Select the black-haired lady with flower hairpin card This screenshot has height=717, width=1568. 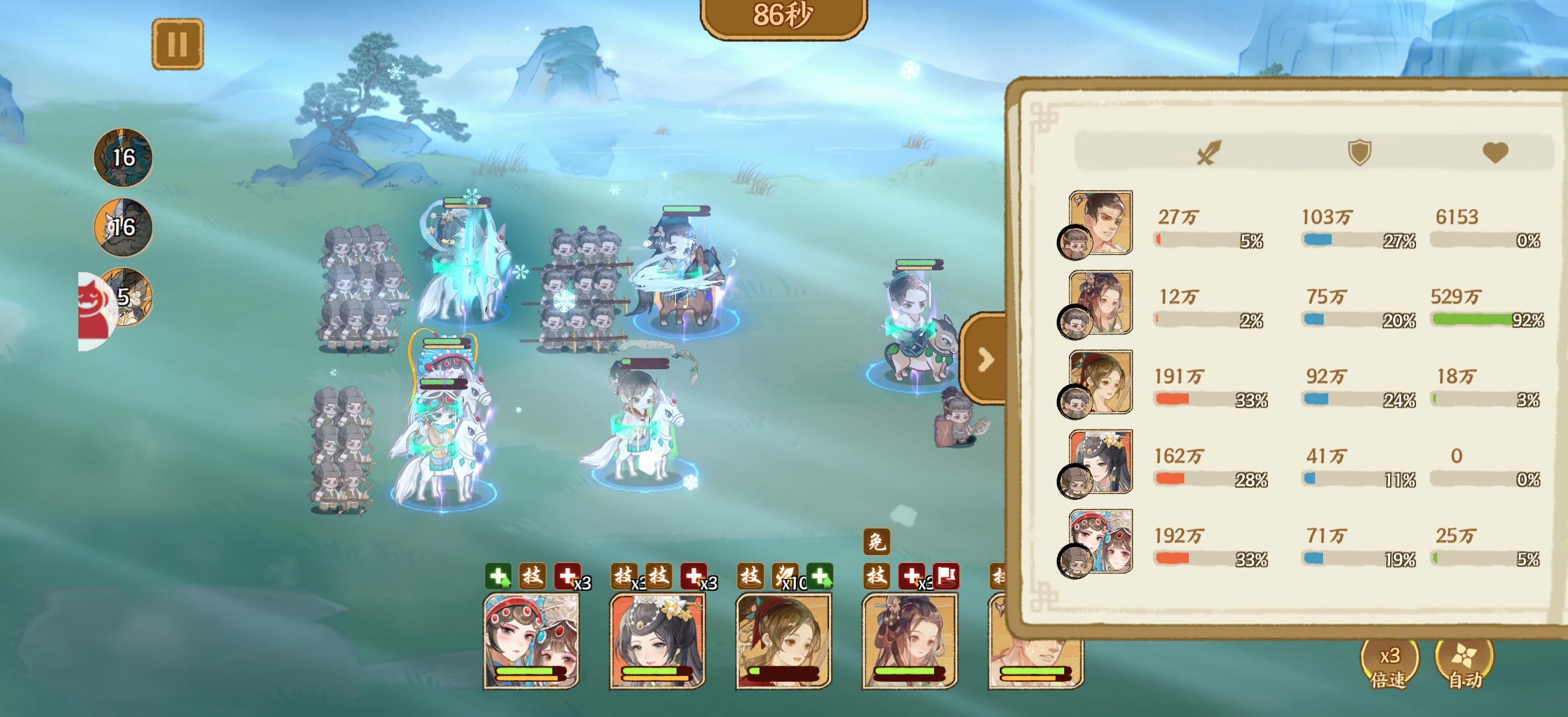(657, 641)
